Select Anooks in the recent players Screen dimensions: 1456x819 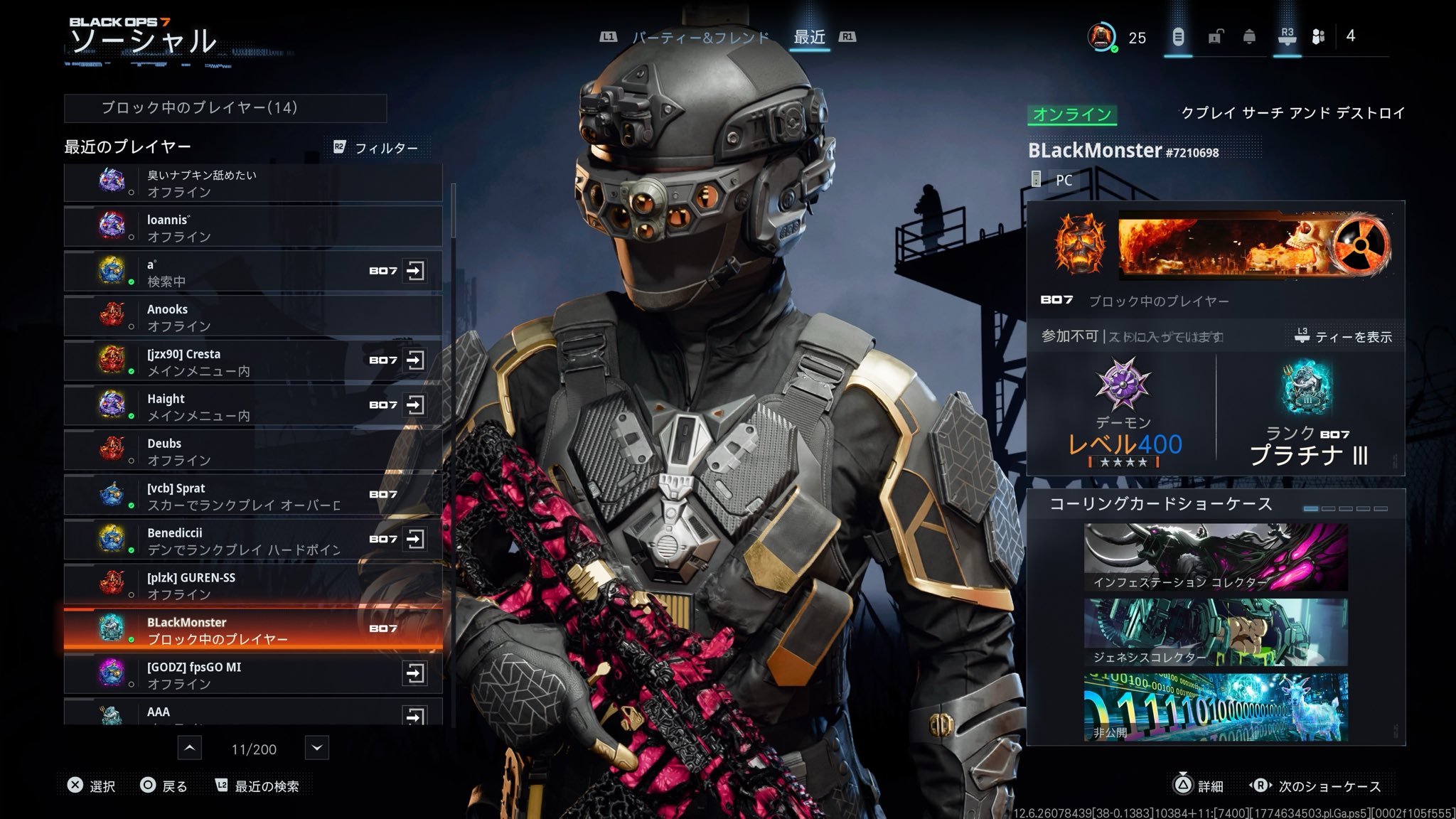coord(252,317)
